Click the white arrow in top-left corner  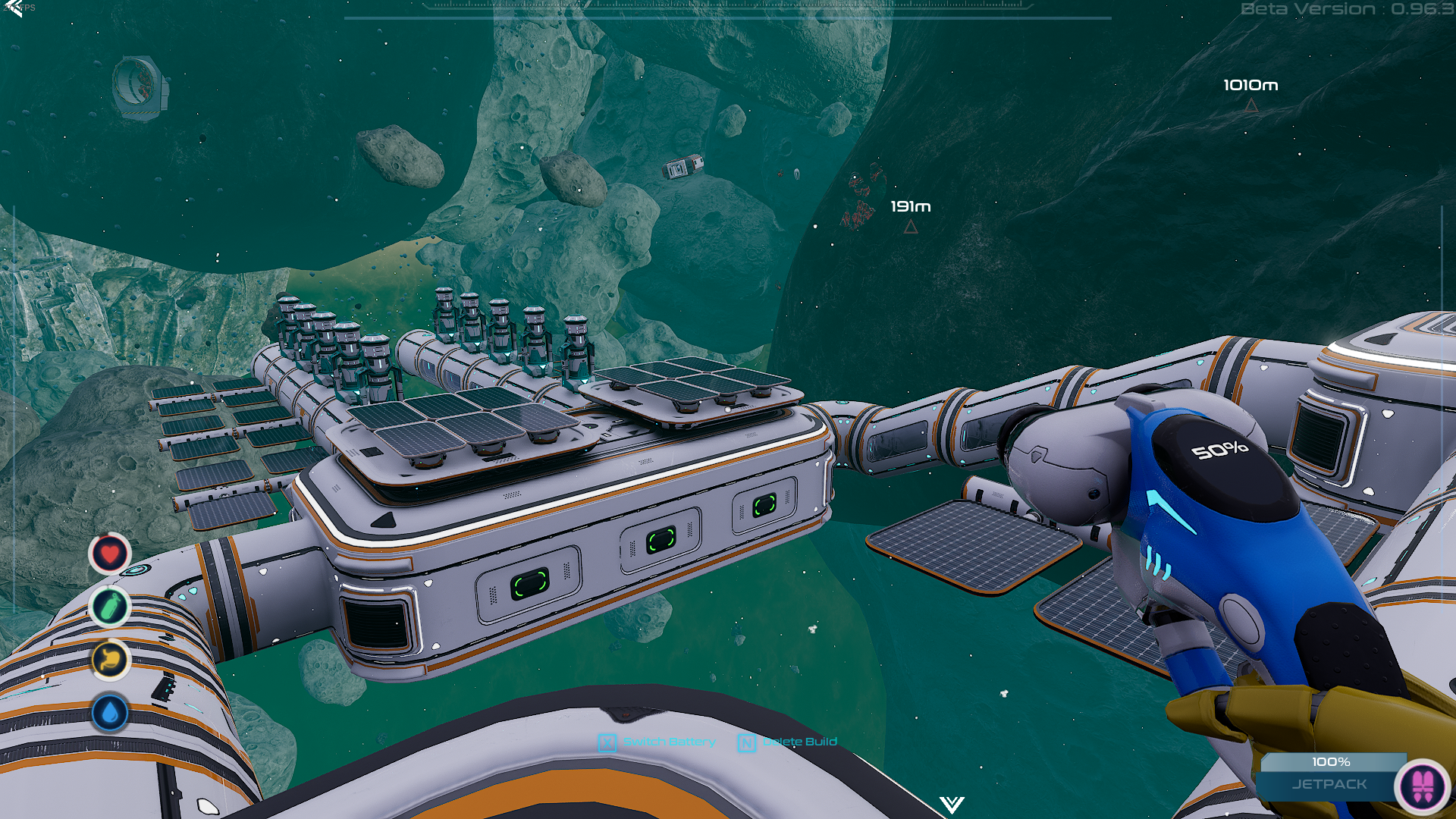click(13, 8)
